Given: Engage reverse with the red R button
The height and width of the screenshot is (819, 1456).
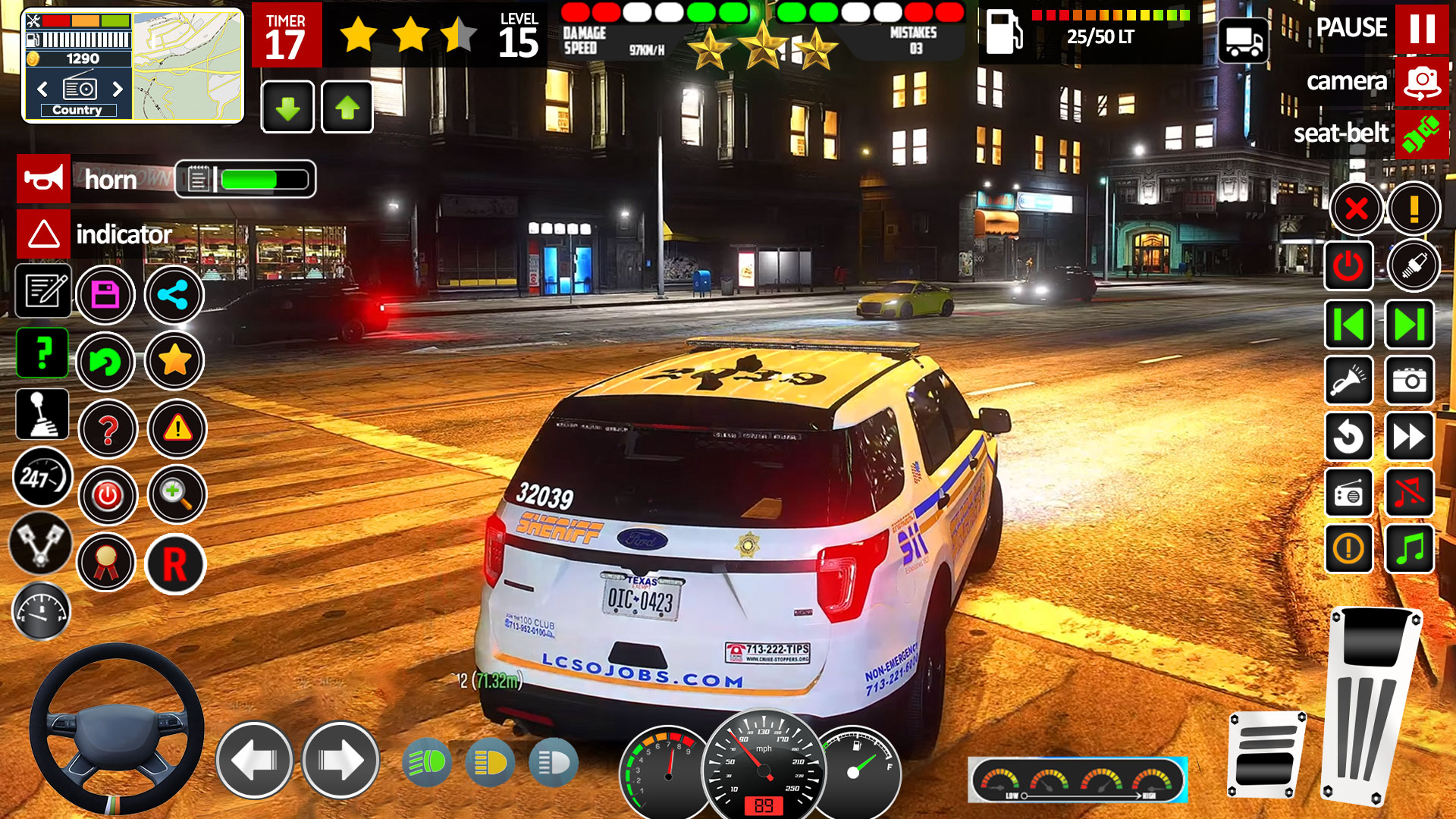Looking at the screenshot, I should [174, 564].
